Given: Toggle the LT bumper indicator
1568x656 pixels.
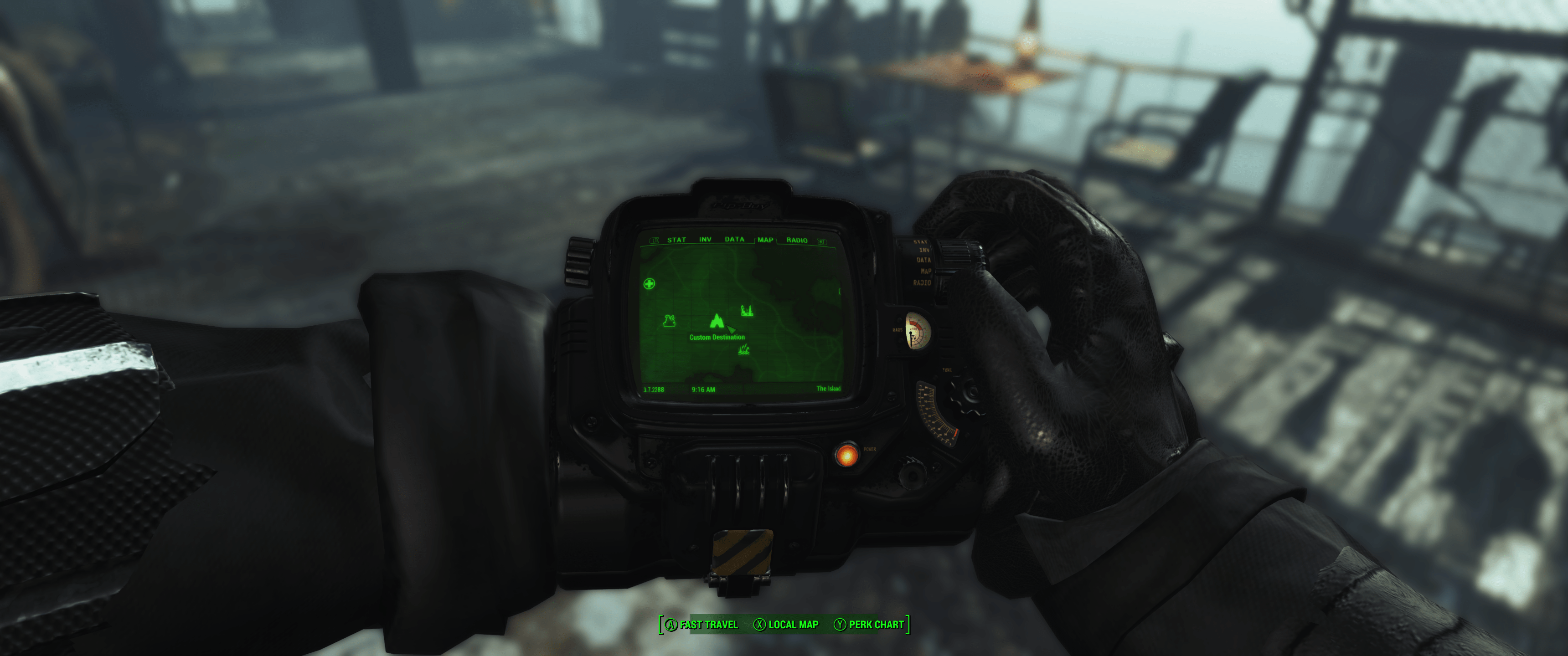Looking at the screenshot, I should (x=655, y=240).
